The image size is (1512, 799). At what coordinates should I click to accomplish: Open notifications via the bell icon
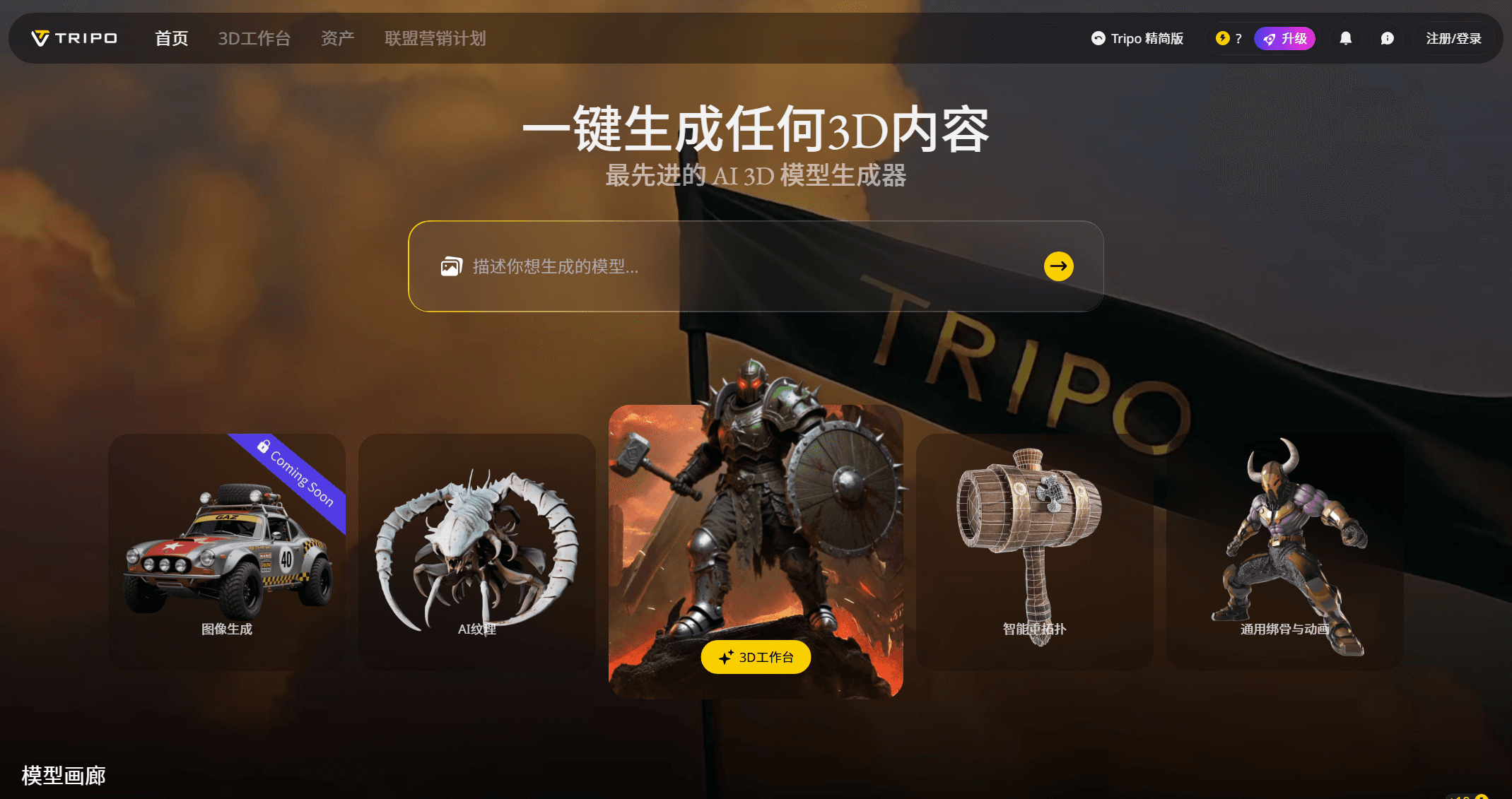click(x=1344, y=37)
